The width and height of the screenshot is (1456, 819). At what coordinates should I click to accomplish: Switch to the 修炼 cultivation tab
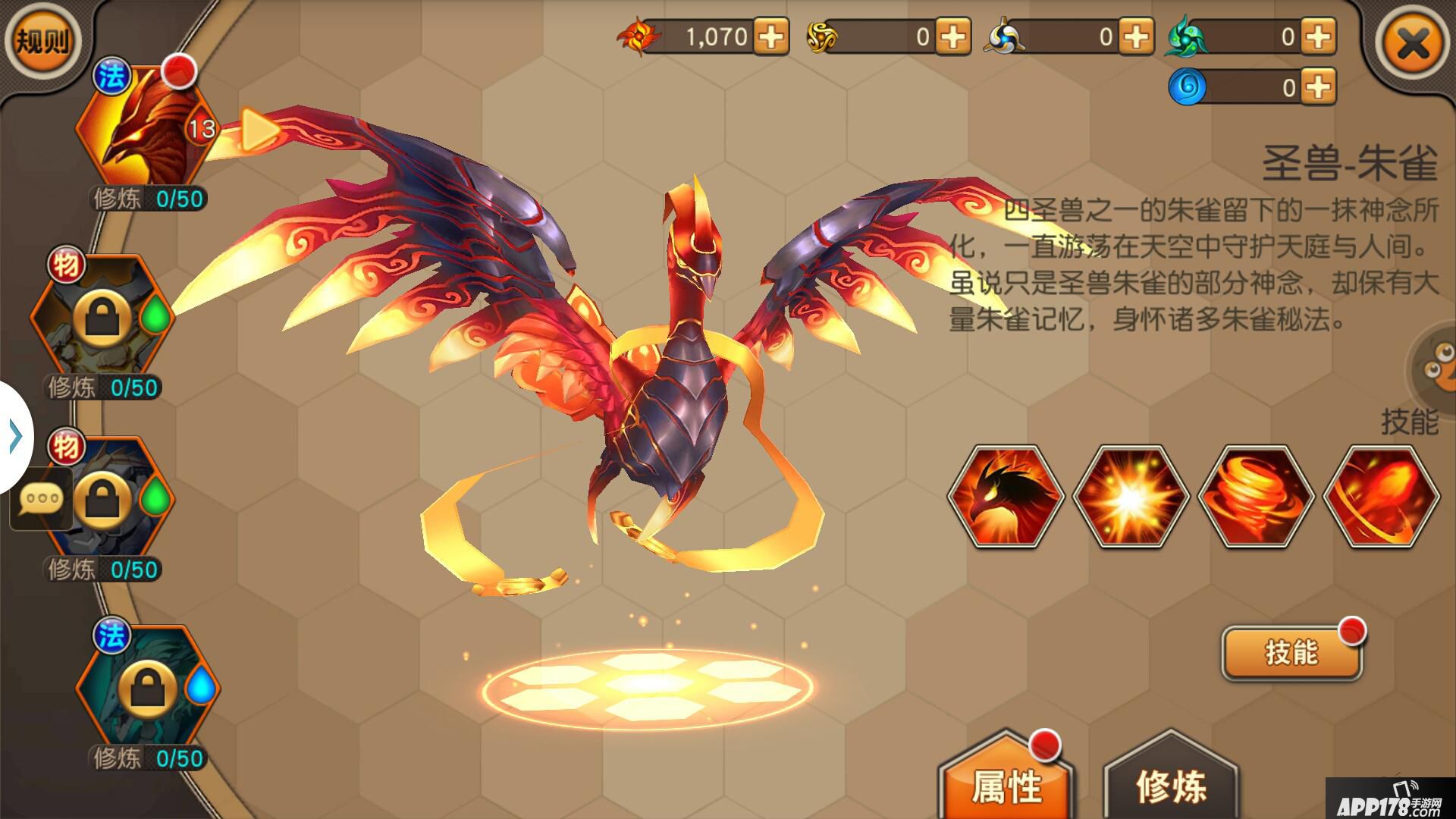[x=1171, y=785]
